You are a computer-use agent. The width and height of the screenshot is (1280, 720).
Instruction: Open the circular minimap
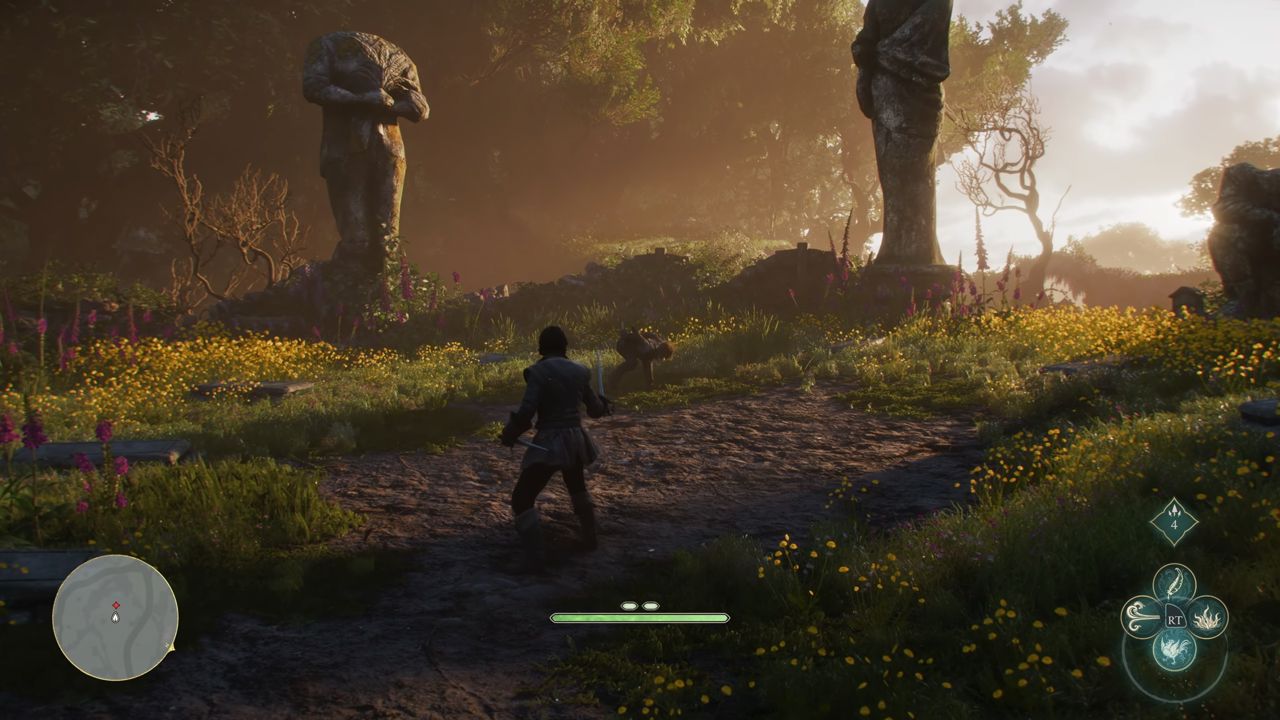click(x=115, y=618)
